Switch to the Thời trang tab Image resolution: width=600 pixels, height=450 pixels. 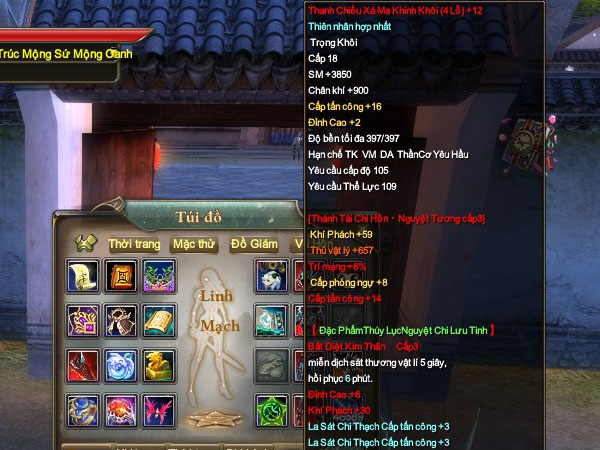point(134,244)
